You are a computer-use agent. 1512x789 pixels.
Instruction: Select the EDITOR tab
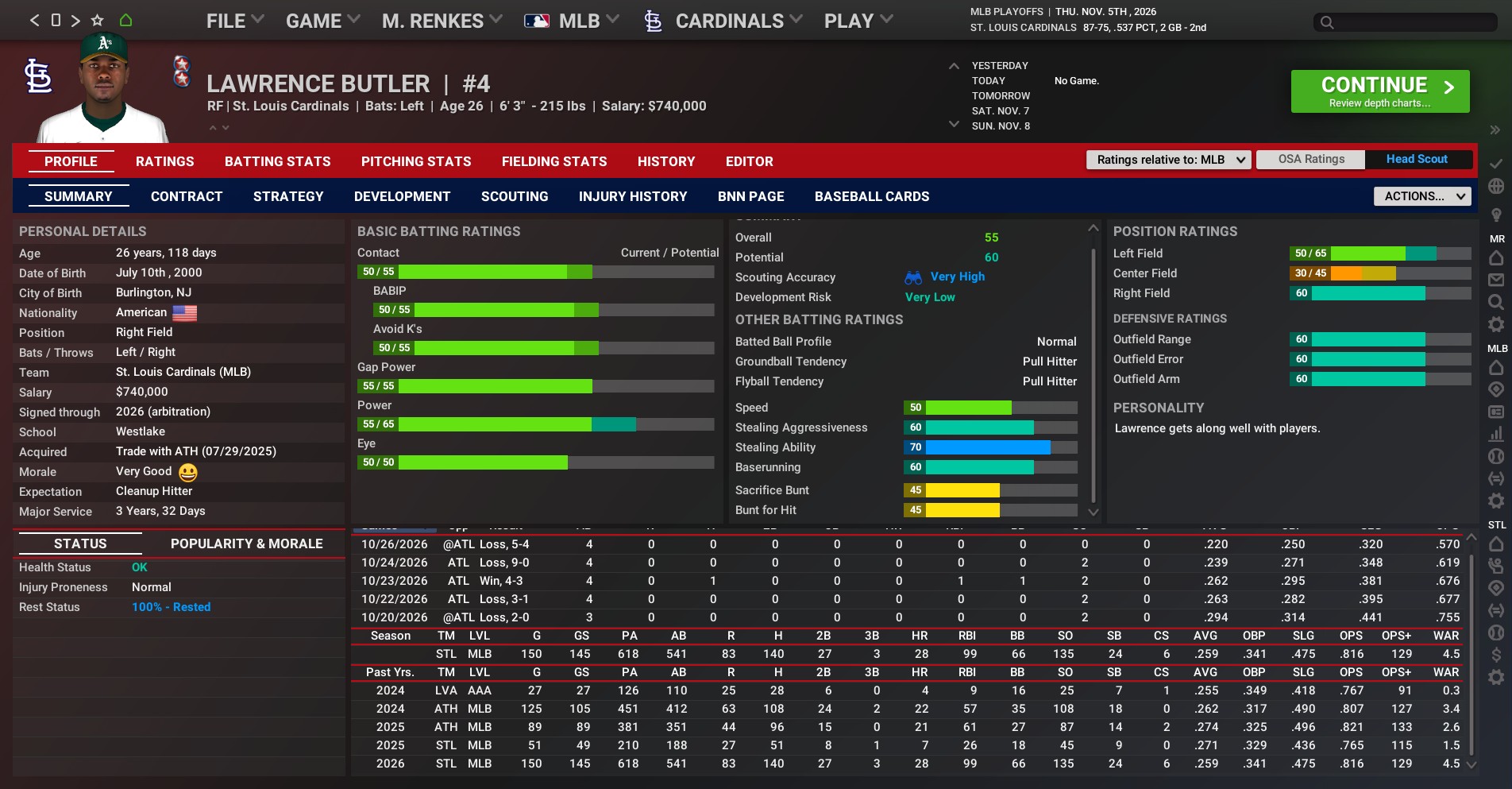click(749, 161)
